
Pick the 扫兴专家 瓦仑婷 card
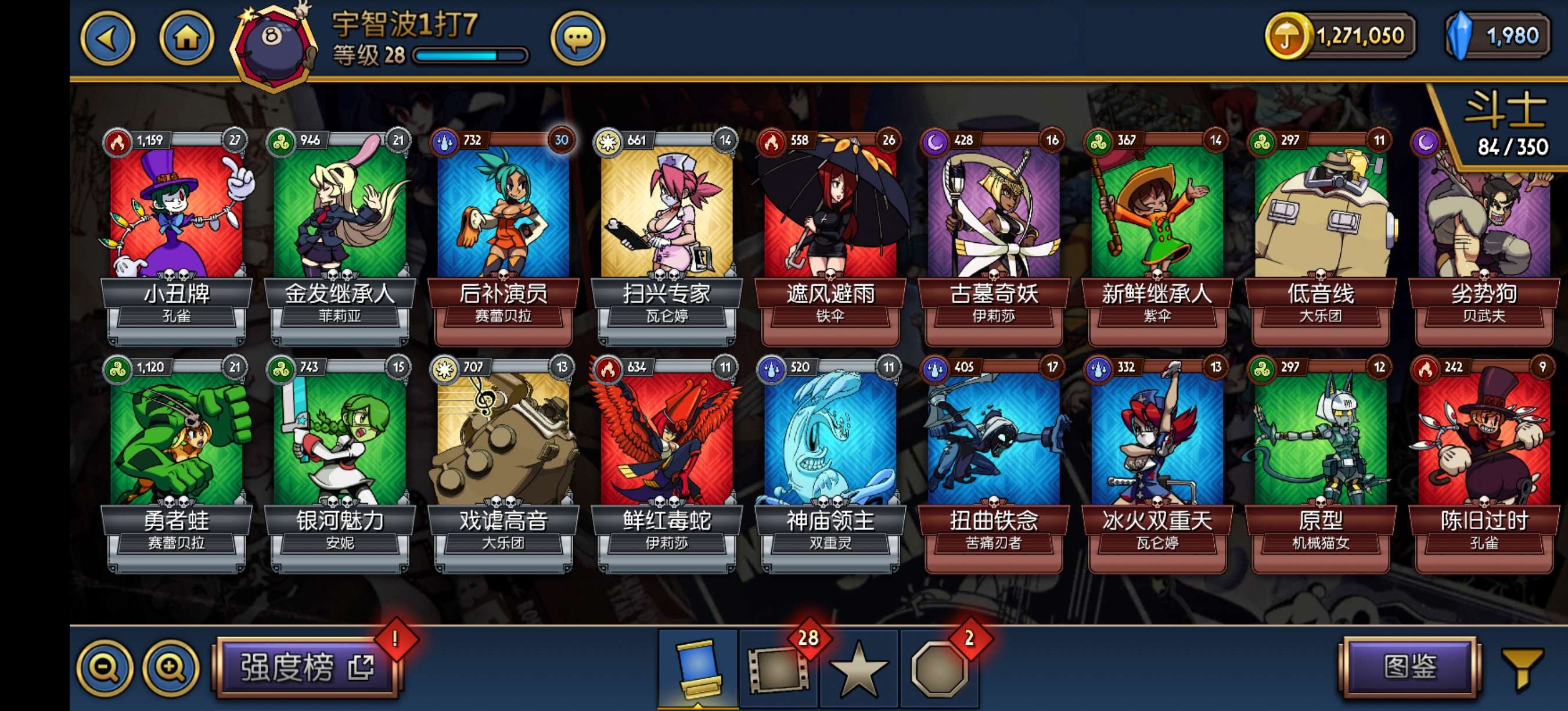667,231
